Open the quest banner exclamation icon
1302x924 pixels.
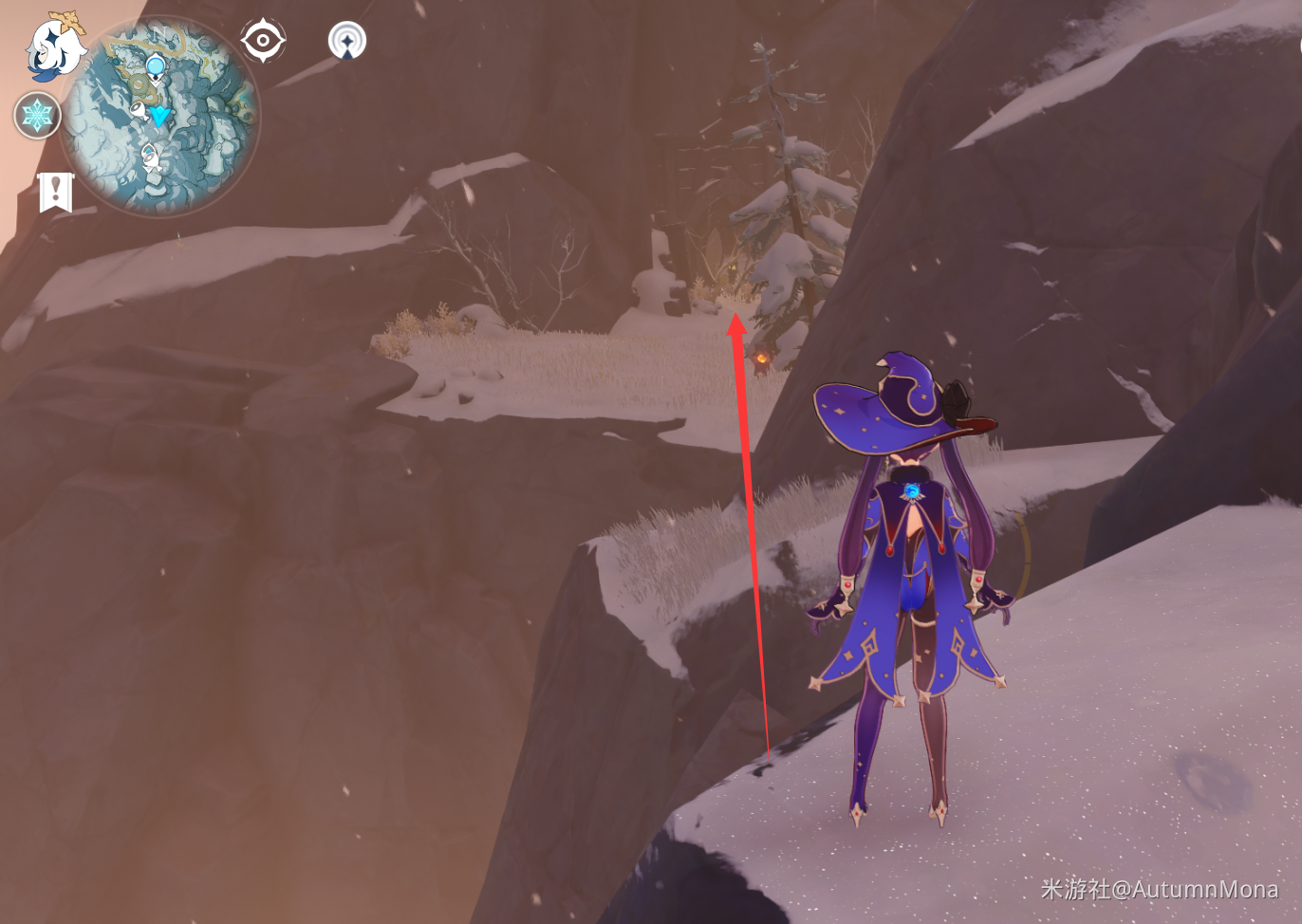(x=55, y=191)
